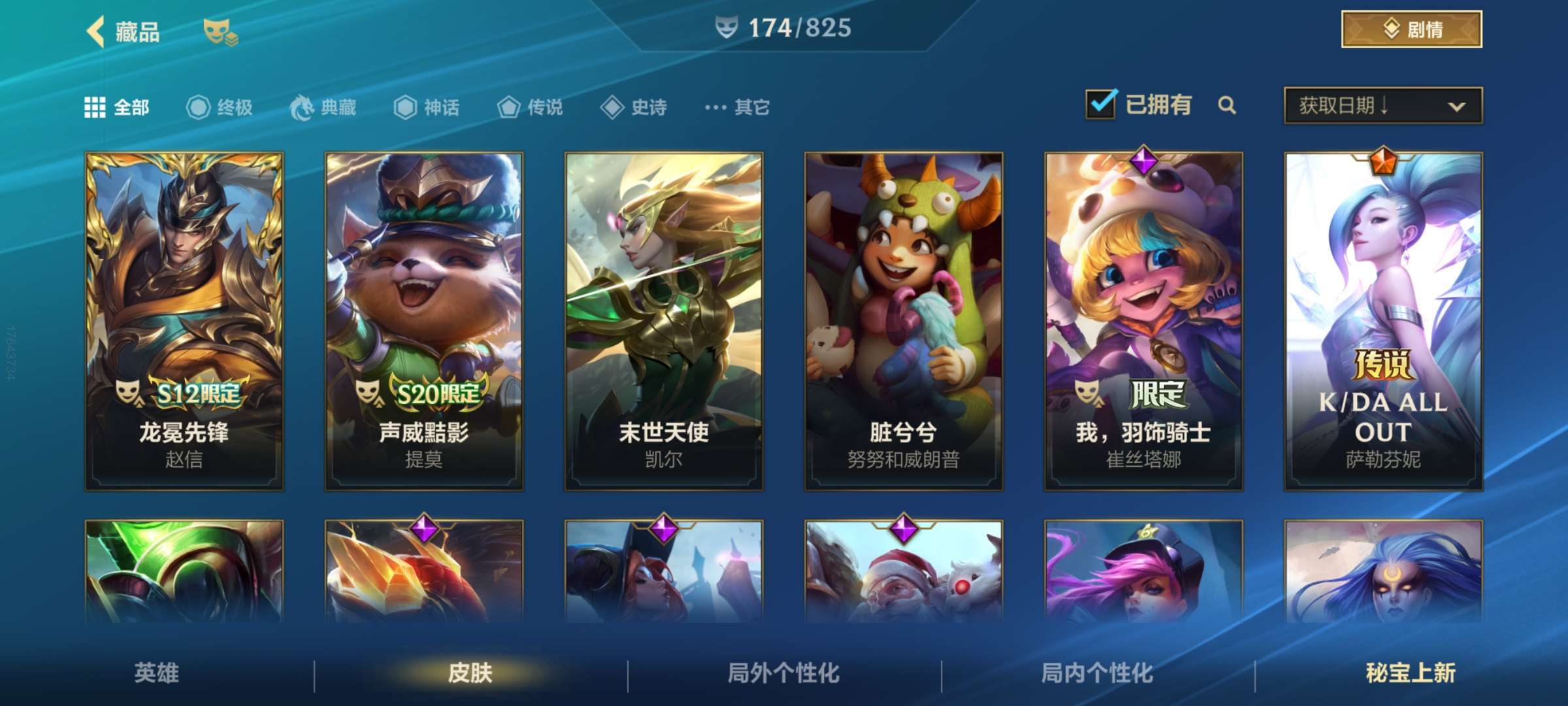
Task: Select the K/DA ALL OUT 萨勒芬妮 skin card
Action: (x=1381, y=320)
